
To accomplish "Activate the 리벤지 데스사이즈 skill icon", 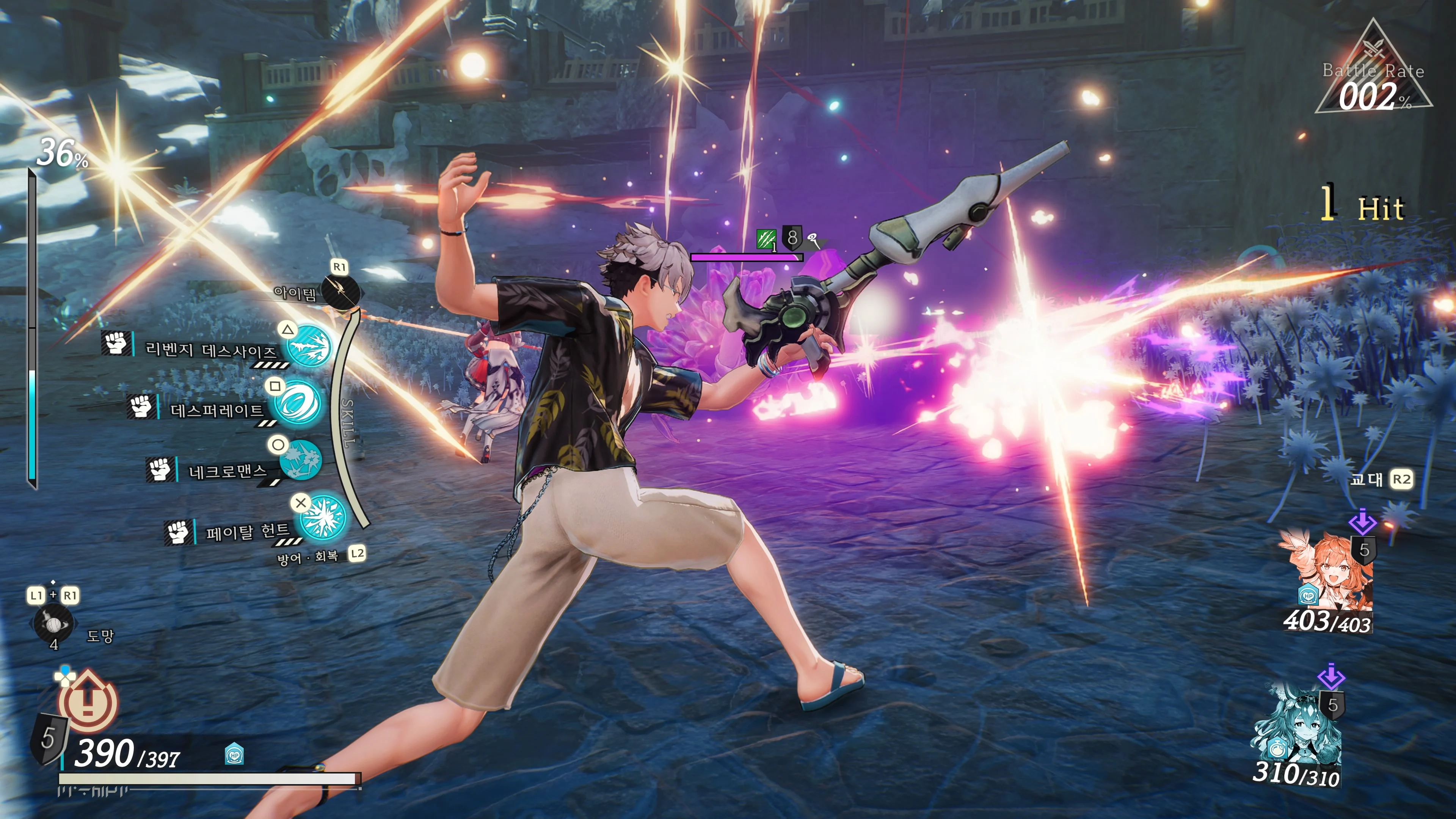I will coord(308,345).
